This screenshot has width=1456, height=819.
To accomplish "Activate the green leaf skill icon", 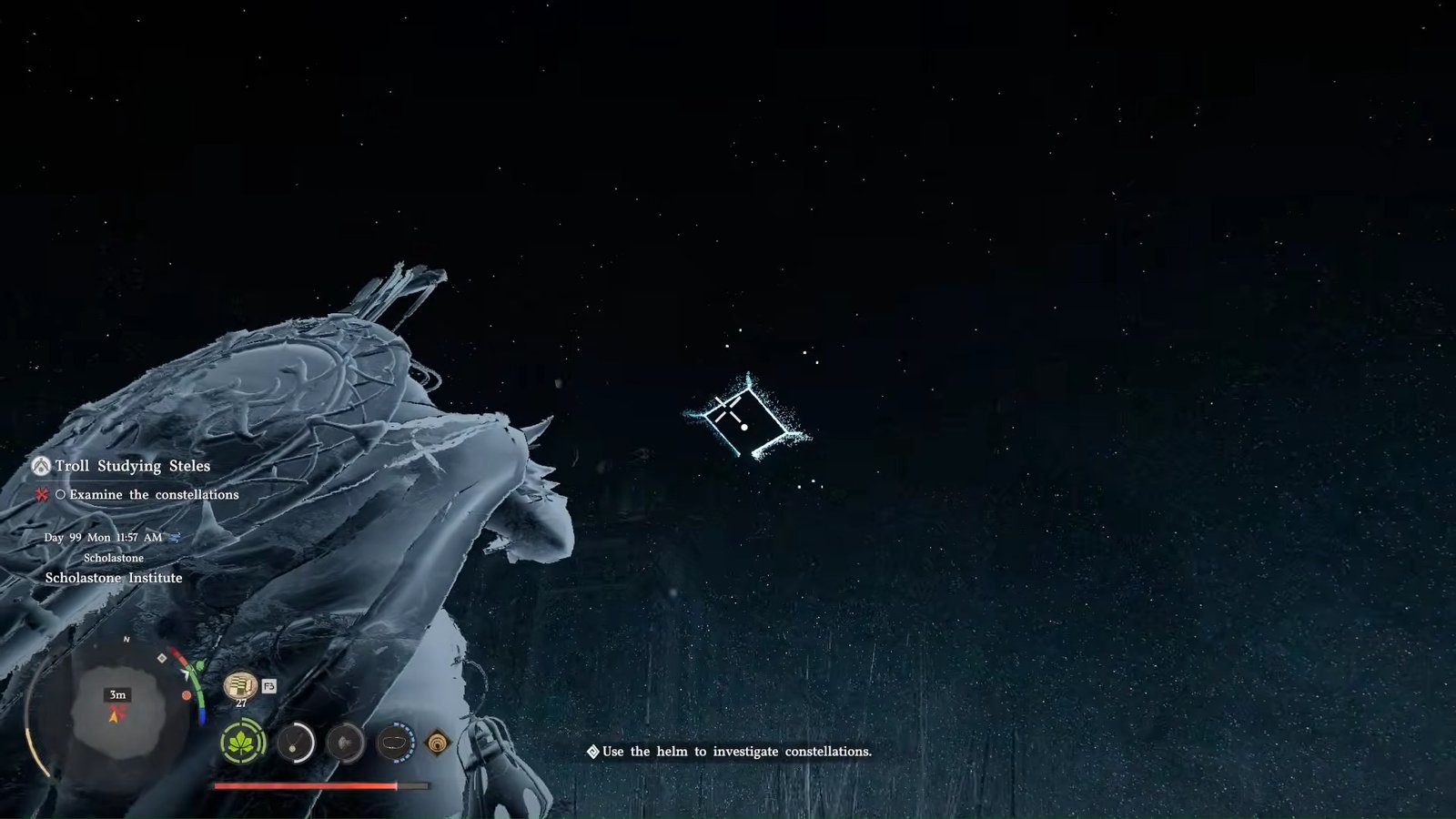I will [x=242, y=743].
